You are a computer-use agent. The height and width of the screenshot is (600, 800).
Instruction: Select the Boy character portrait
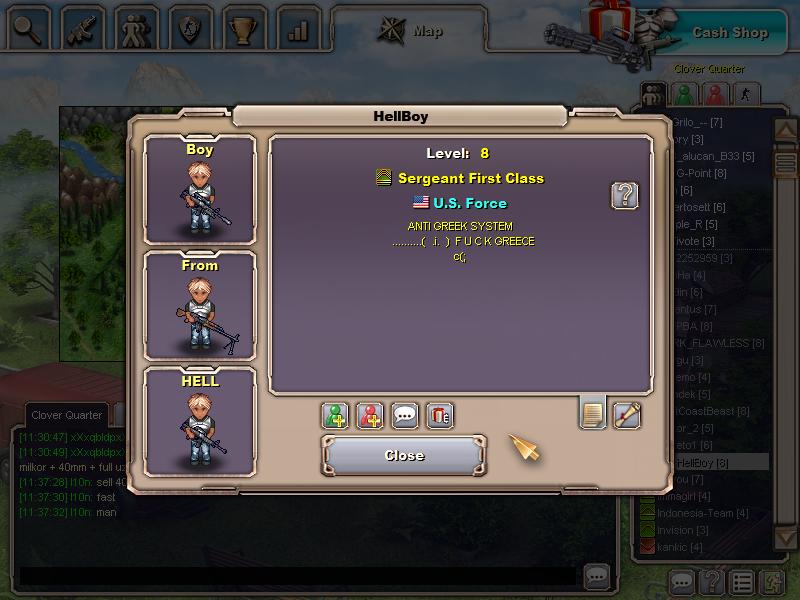(x=200, y=191)
